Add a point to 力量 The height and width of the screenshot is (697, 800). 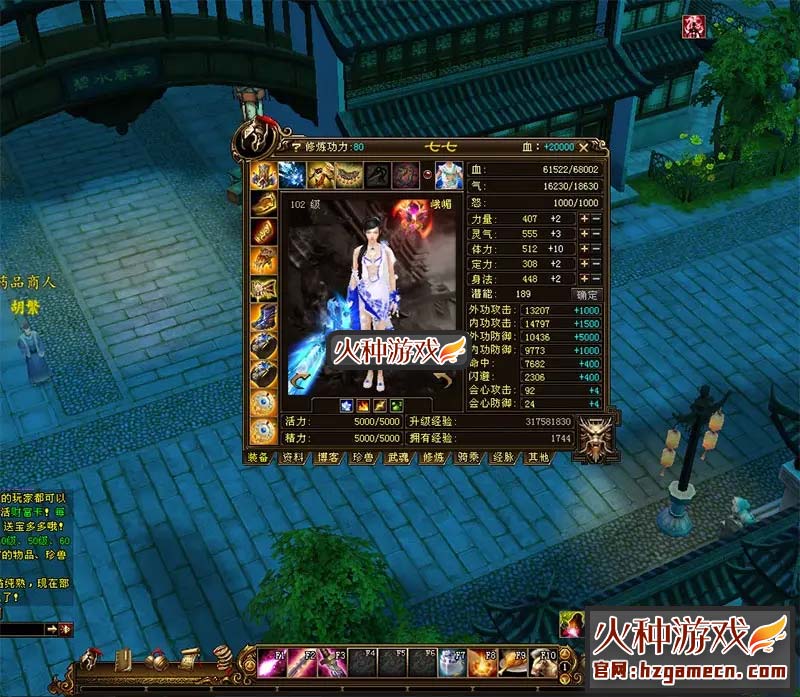pyautogui.click(x=584, y=219)
